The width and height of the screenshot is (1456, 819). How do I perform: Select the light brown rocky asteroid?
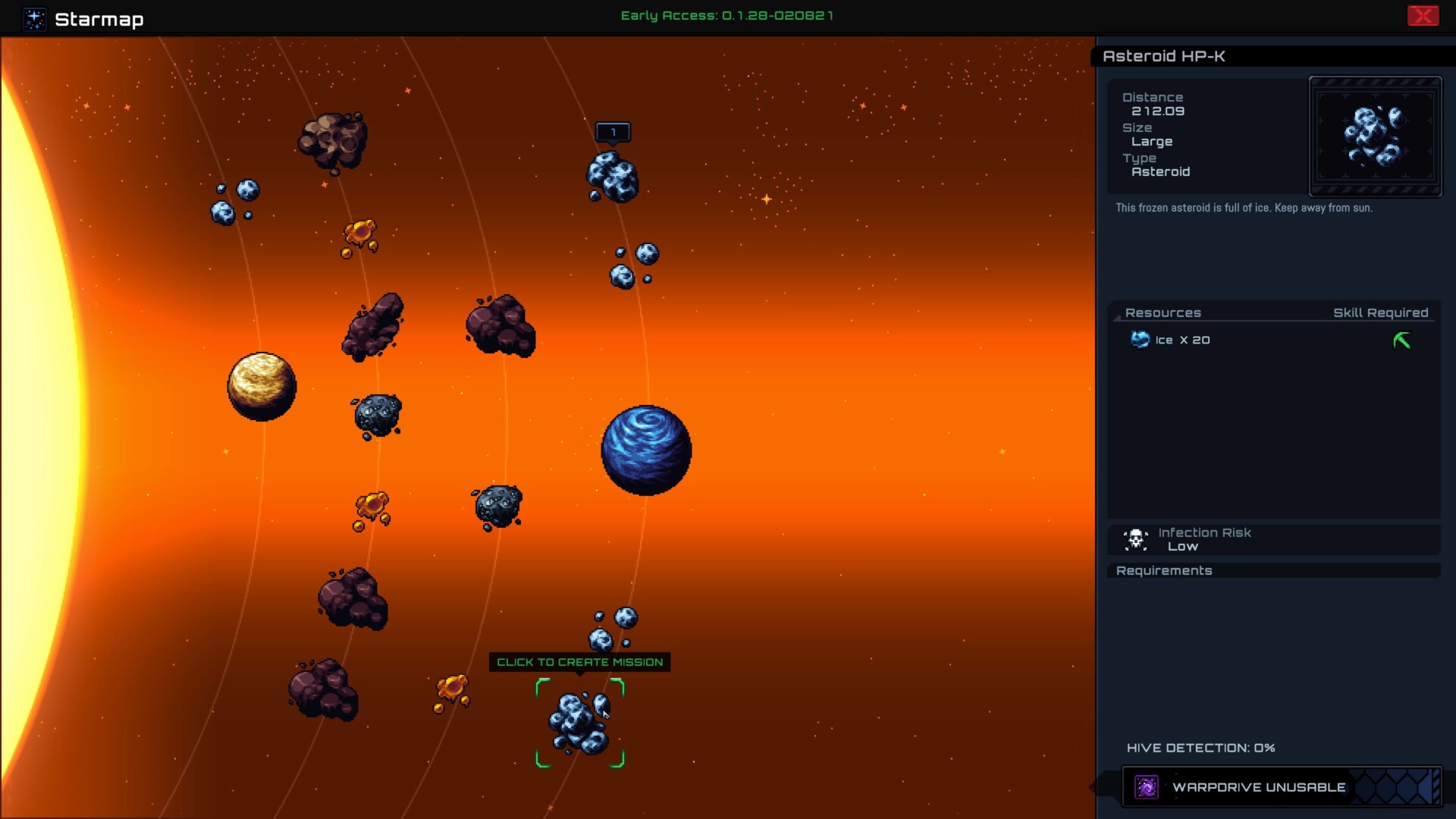(333, 141)
